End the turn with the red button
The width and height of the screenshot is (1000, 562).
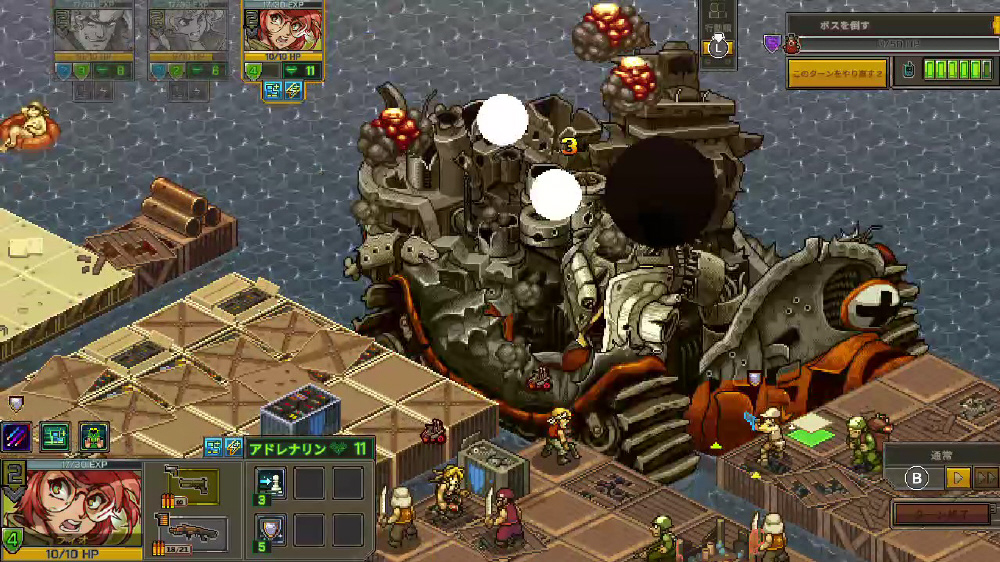[942, 515]
